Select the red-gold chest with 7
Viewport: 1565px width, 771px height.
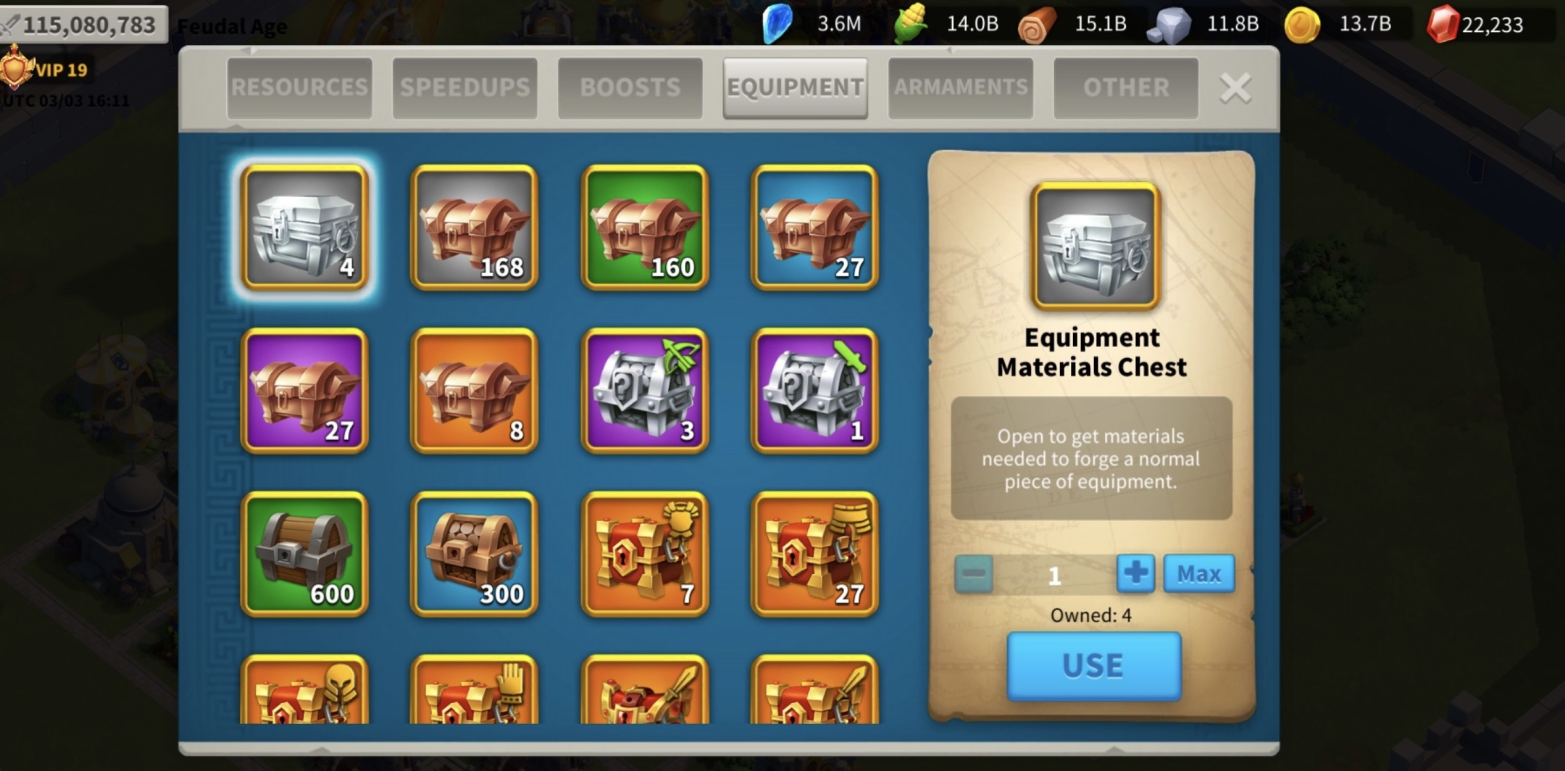(645, 554)
